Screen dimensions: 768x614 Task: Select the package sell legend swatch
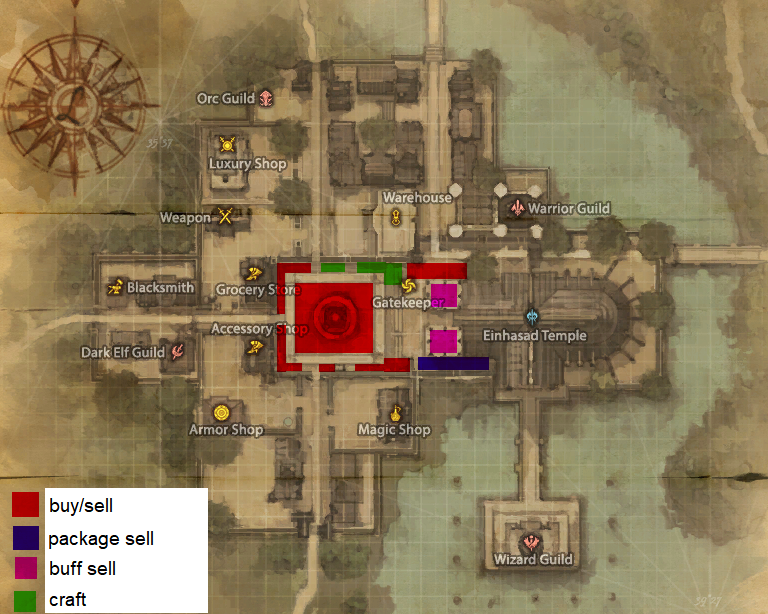click(x=25, y=538)
